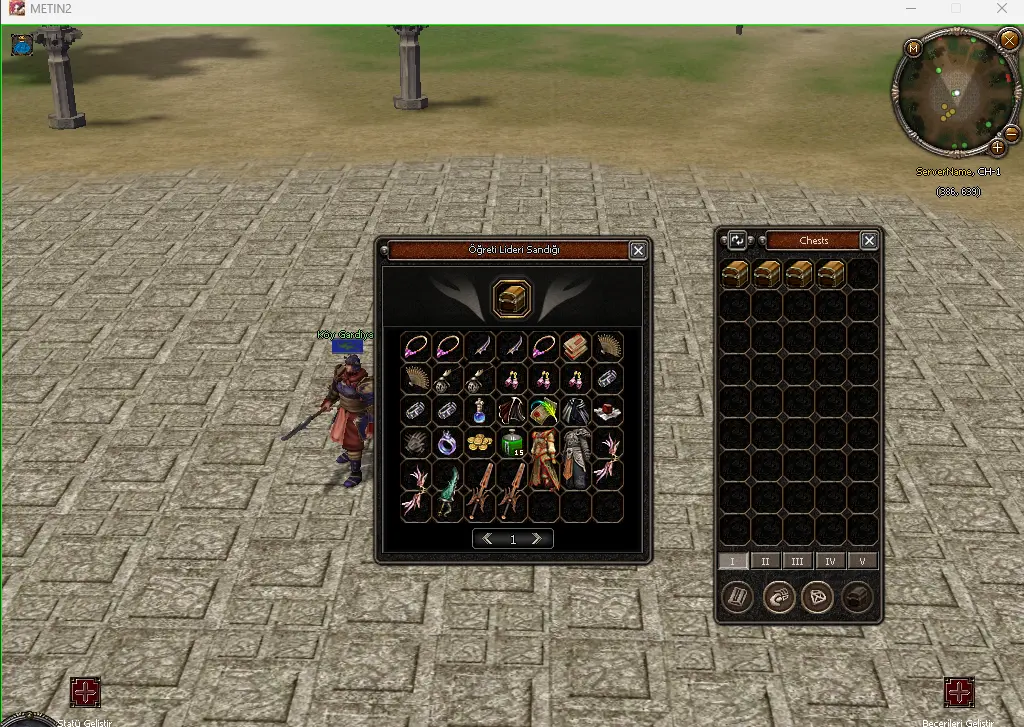The width and height of the screenshot is (1024, 727).
Task: Go to the next chest preview page
Action: click(537, 539)
